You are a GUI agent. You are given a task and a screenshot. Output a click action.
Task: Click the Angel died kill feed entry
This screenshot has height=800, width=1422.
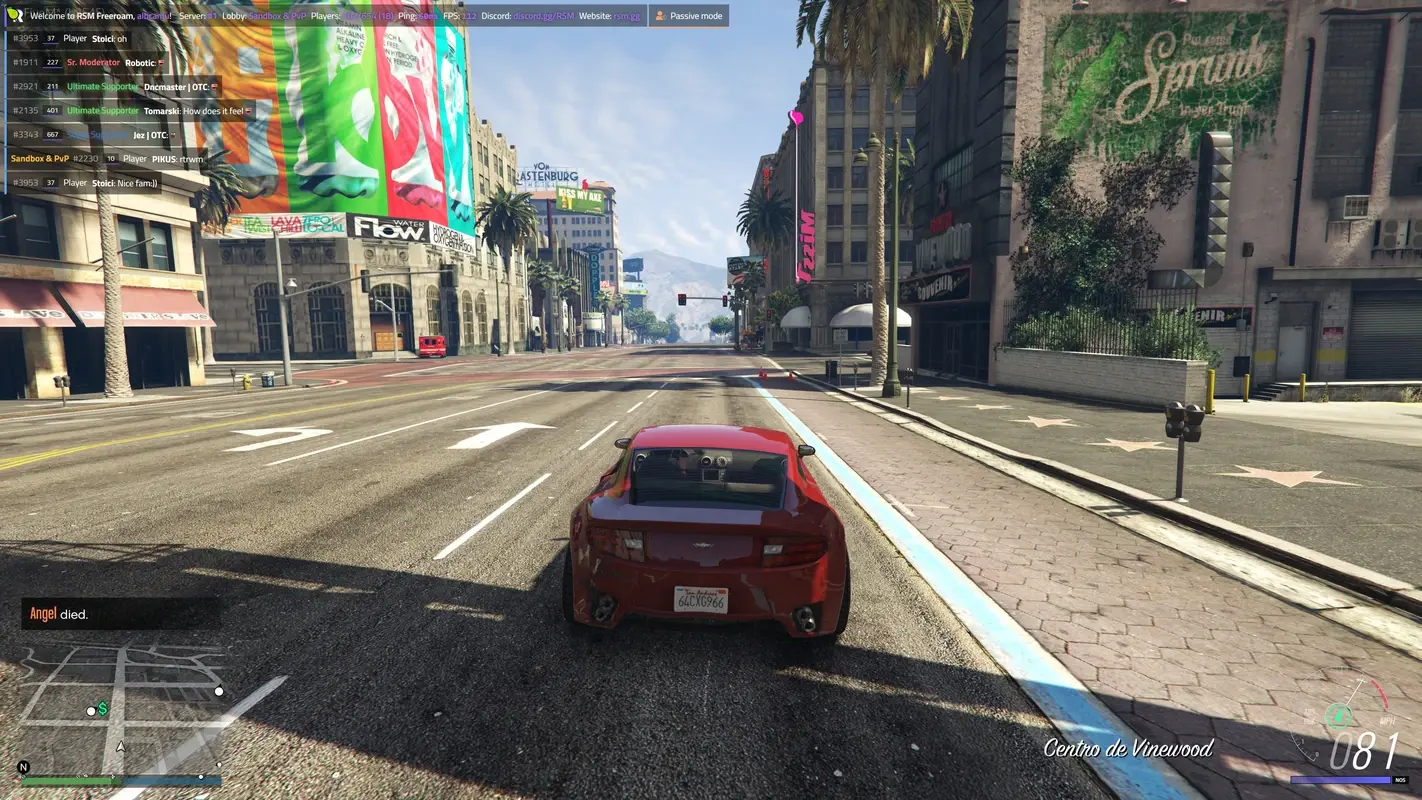point(60,613)
